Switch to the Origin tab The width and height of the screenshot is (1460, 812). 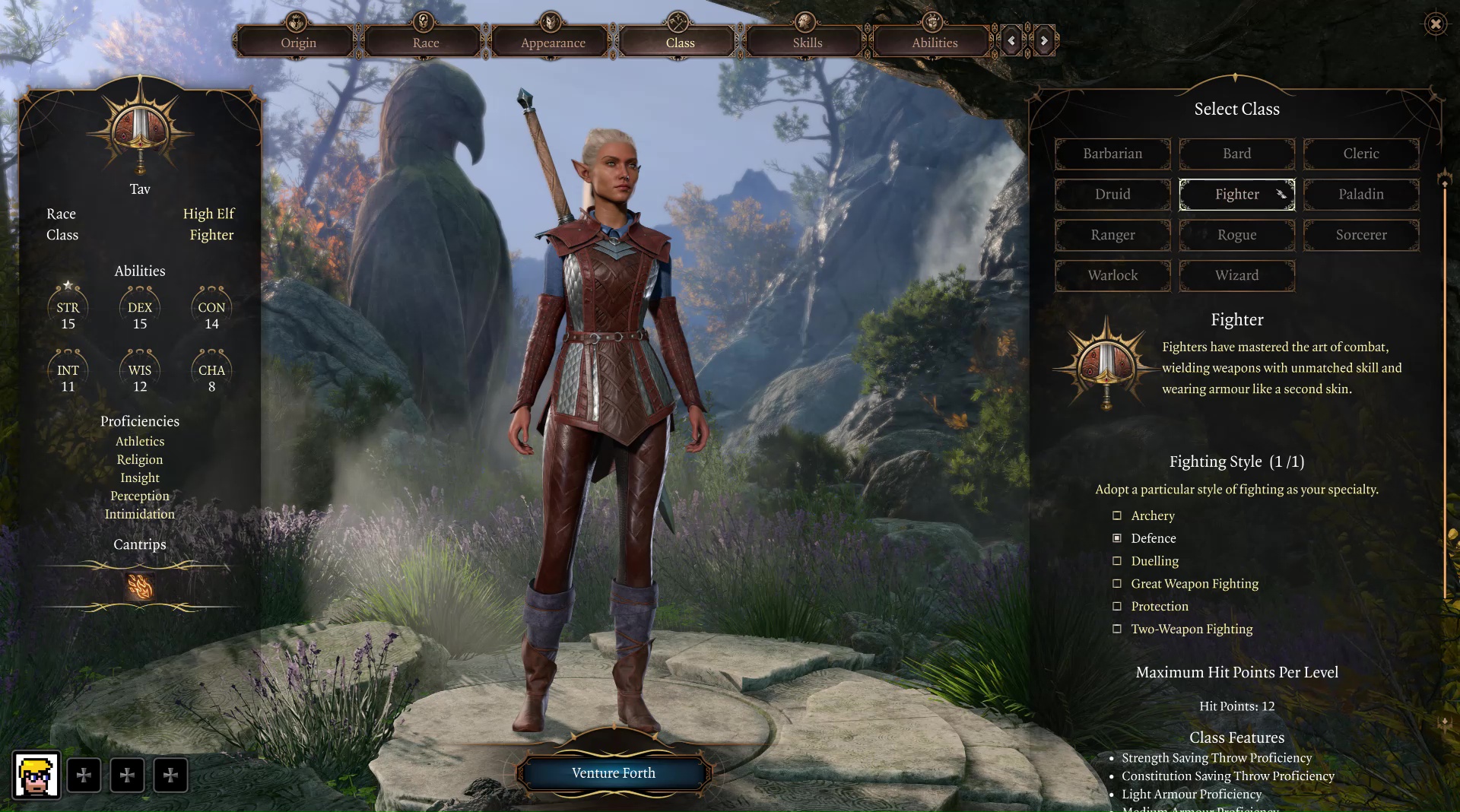pyautogui.click(x=298, y=43)
